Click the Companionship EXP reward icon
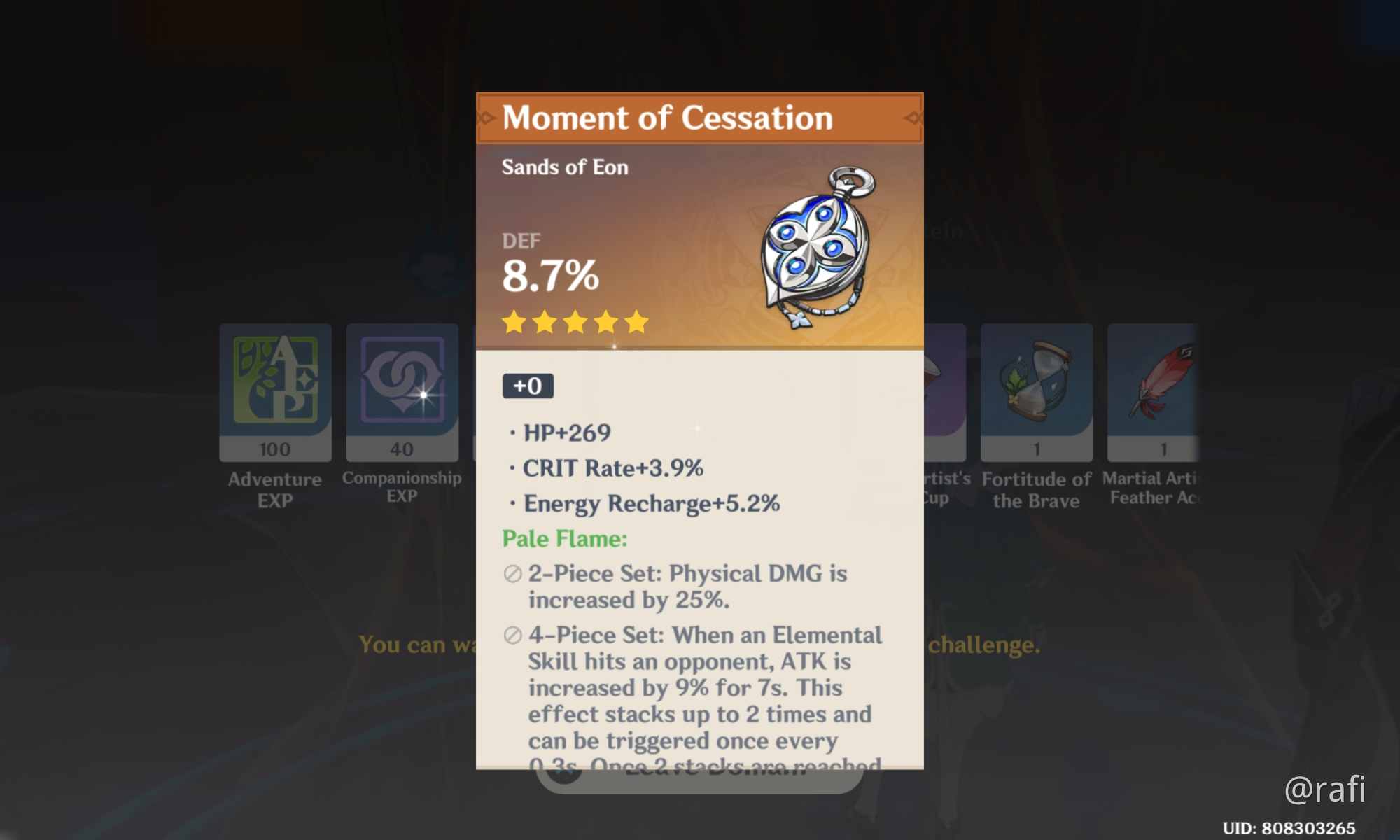The height and width of the screenshot is (840, 1400). (x=402, y=392)
